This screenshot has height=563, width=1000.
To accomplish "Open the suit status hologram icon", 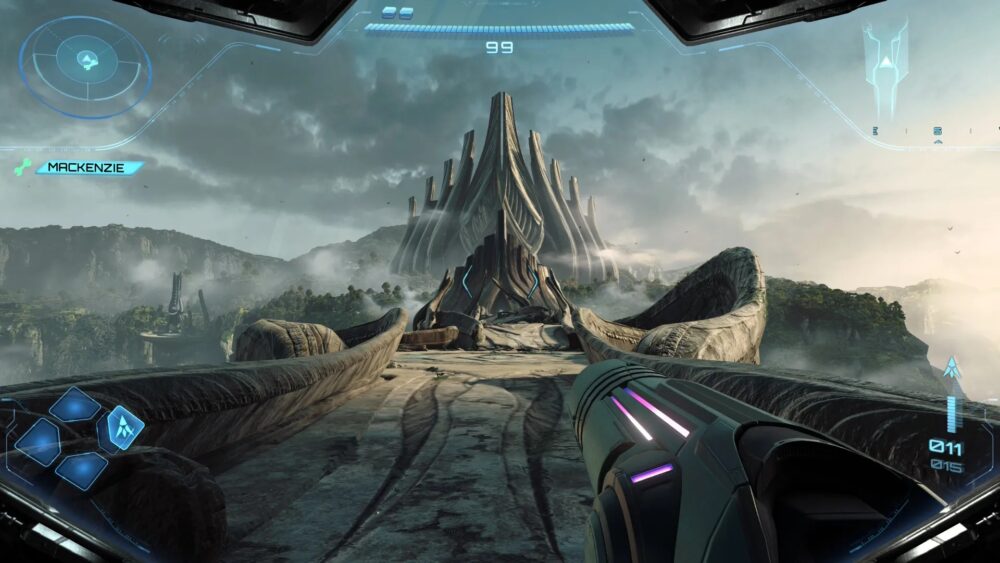I will coord(886,60).
